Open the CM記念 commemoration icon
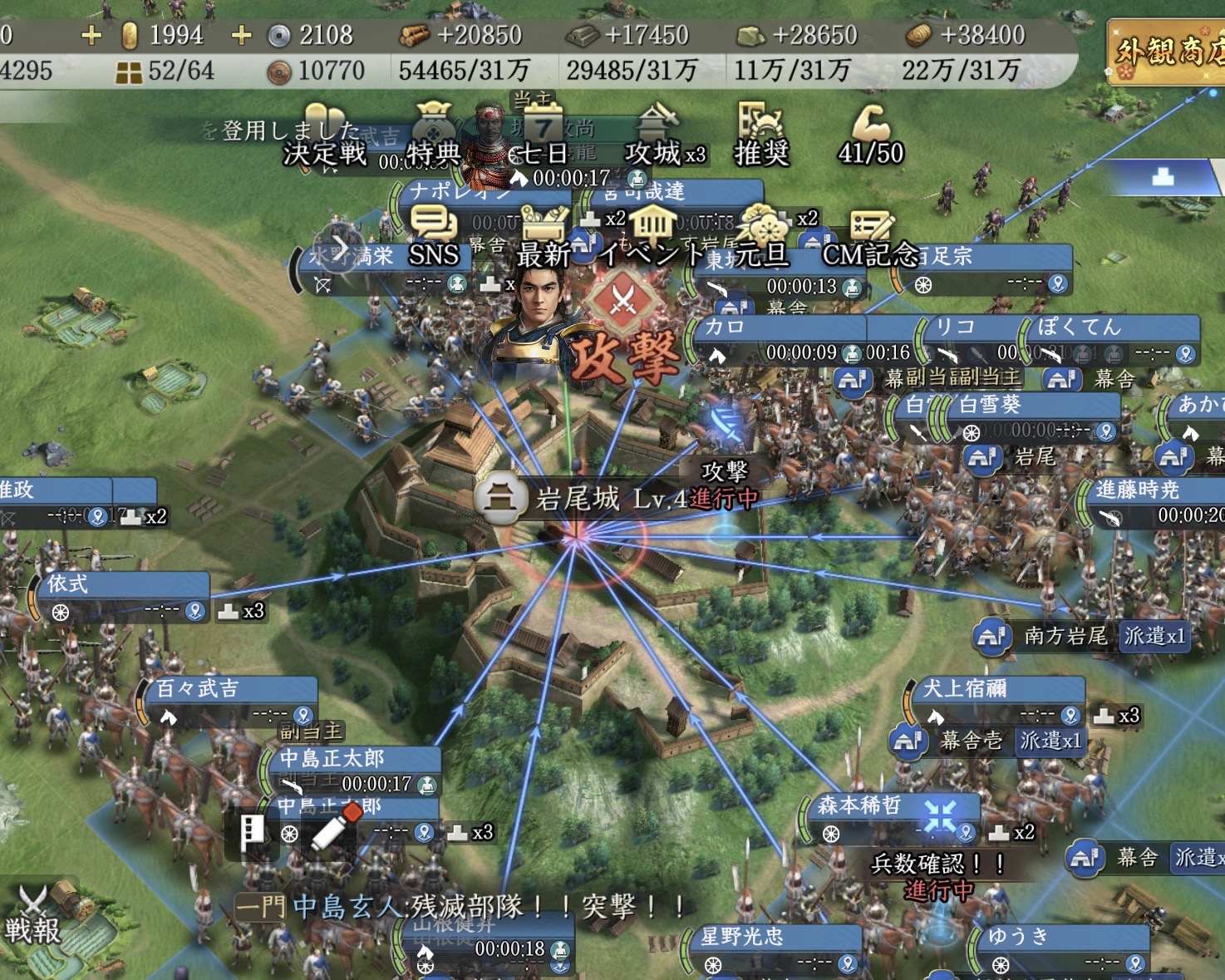 (869, 235)
